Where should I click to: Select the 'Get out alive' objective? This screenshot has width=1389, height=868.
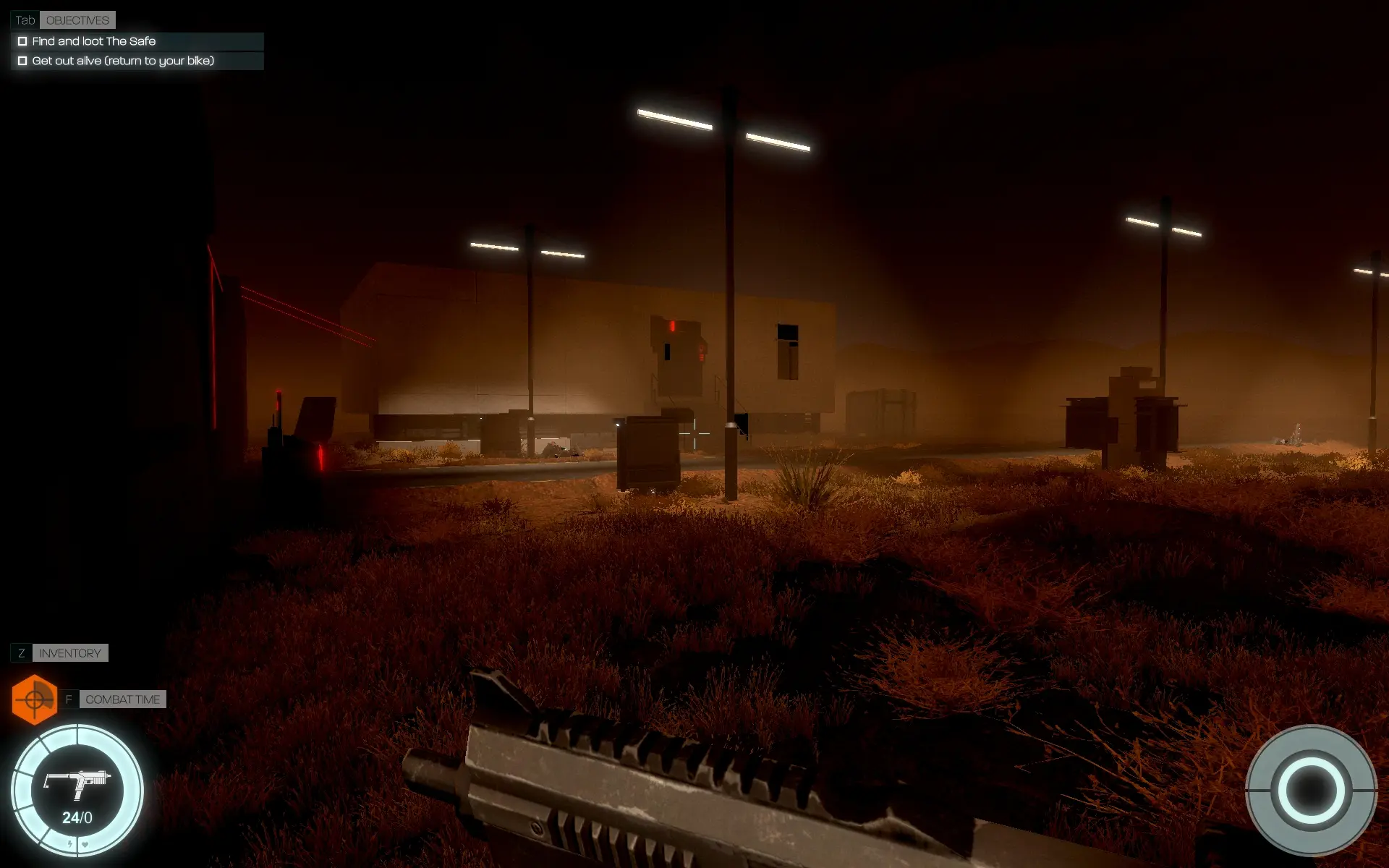coord(123,61)
